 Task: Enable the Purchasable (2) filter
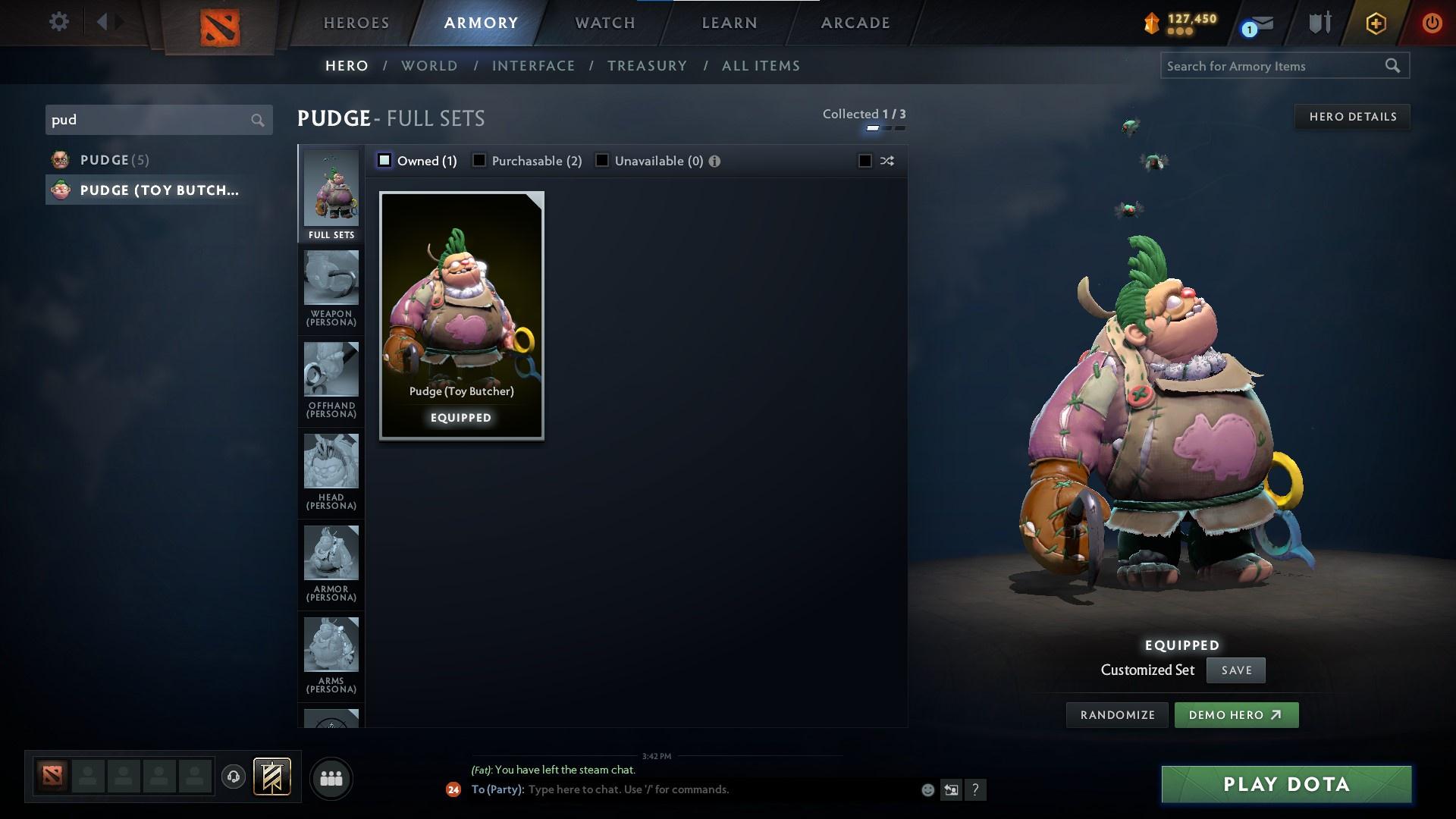click(x=479, y=160)
